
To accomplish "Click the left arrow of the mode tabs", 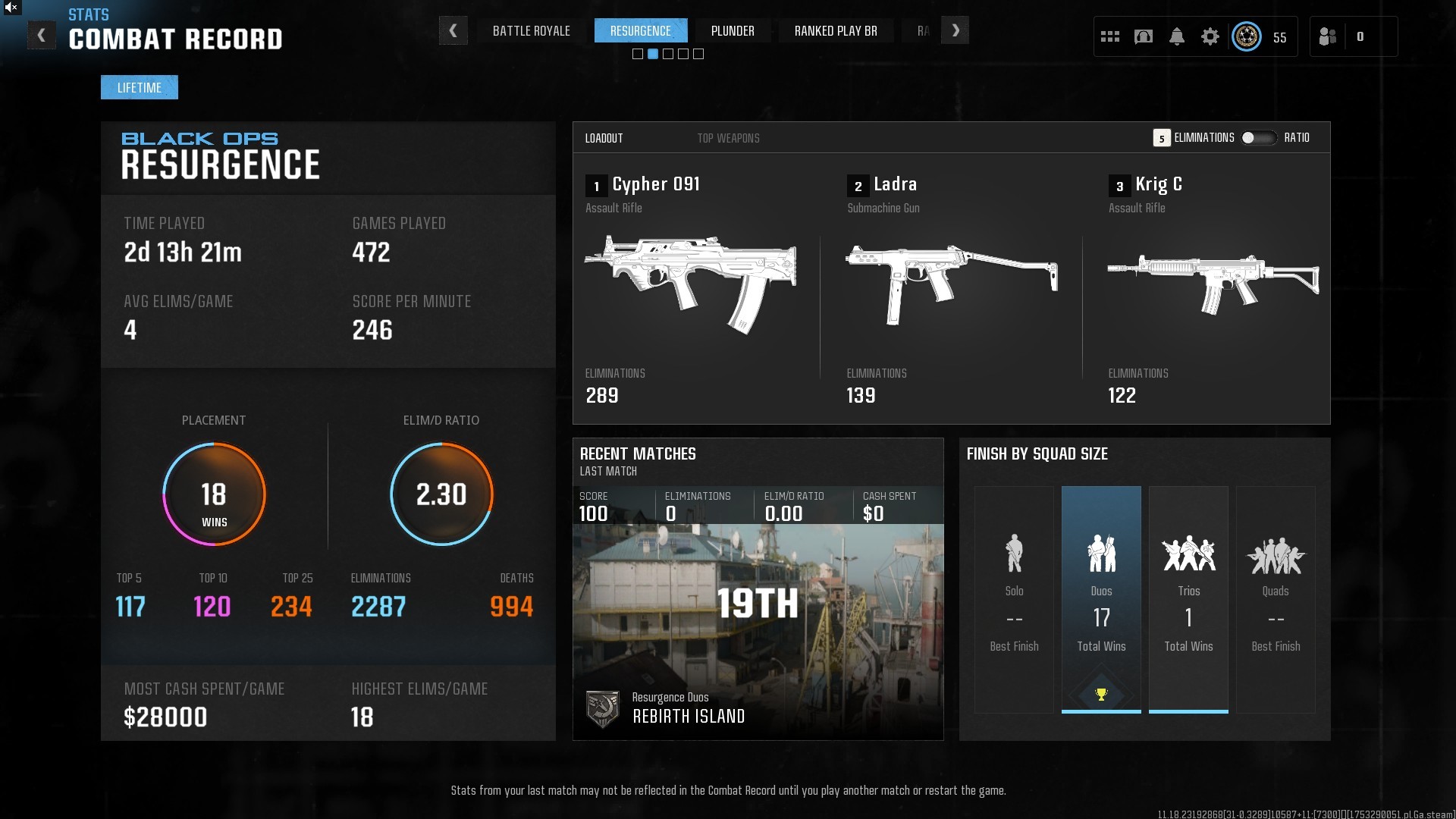I will (x=453, y=31).
